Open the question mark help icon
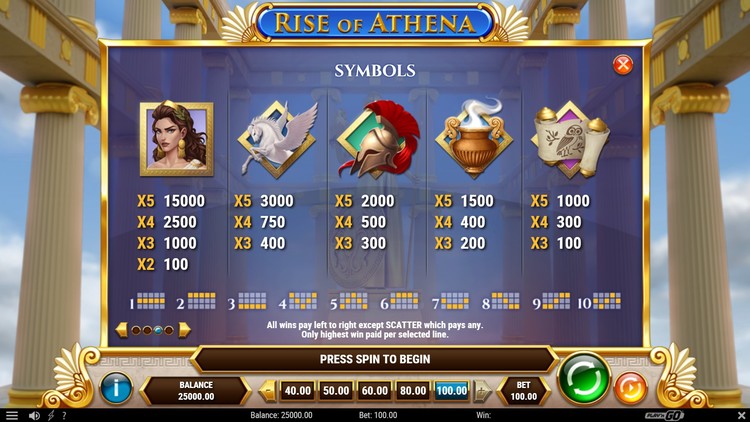The width and height of the screenshot is (750, 422). pyautogui.click(x=65, y=415)
